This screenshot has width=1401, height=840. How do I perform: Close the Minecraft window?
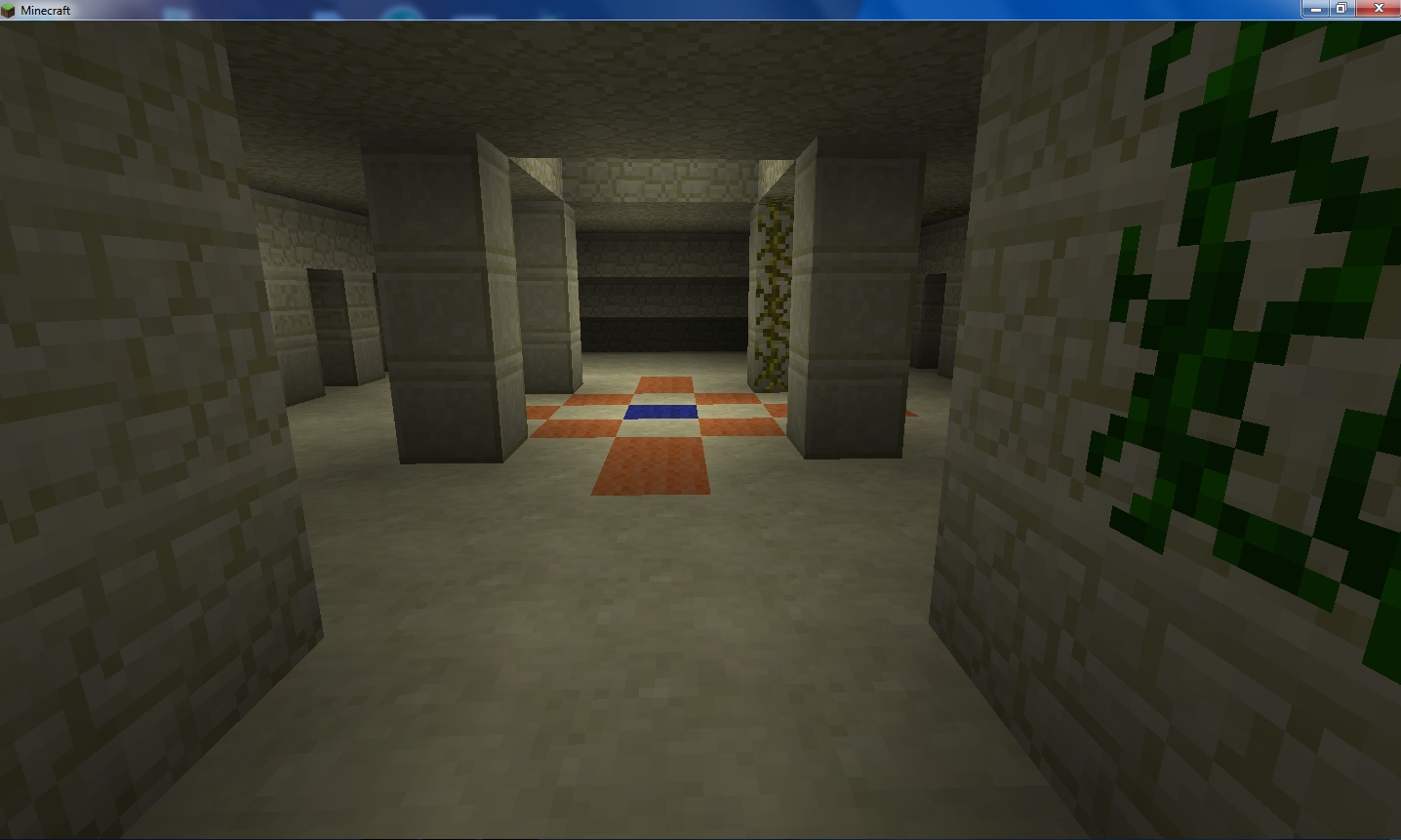pyautogui.click(x=1379, y=8)
